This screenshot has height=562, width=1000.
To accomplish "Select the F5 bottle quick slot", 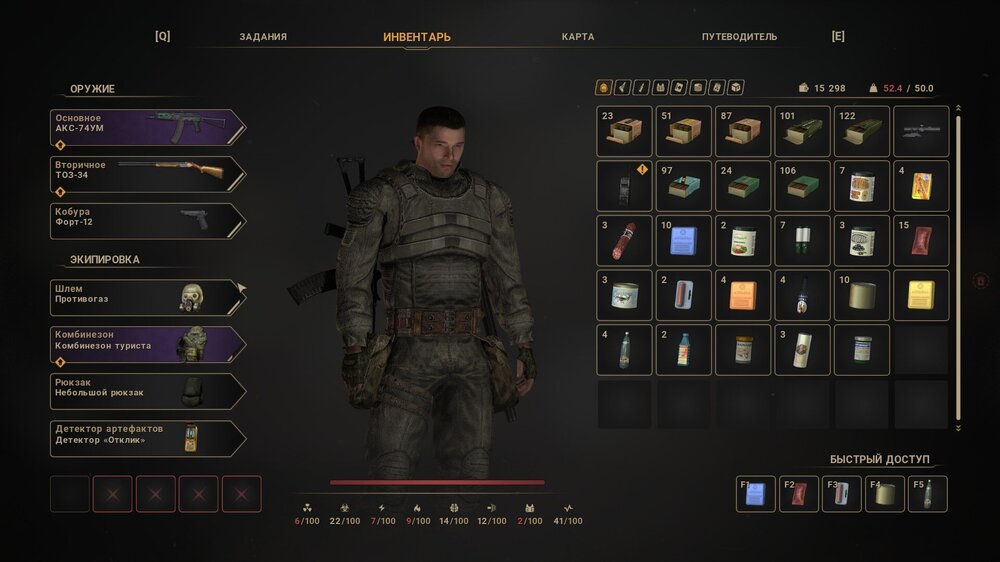I will click(927, 494).
